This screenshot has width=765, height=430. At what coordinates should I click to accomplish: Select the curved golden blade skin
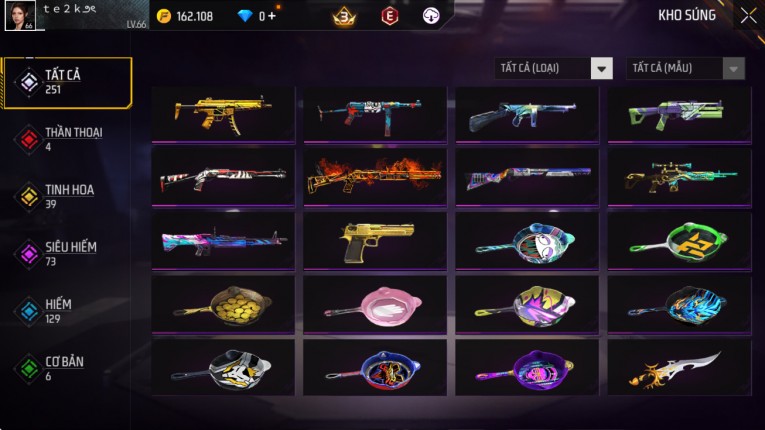pyautogui.click(x=679, y=367)
